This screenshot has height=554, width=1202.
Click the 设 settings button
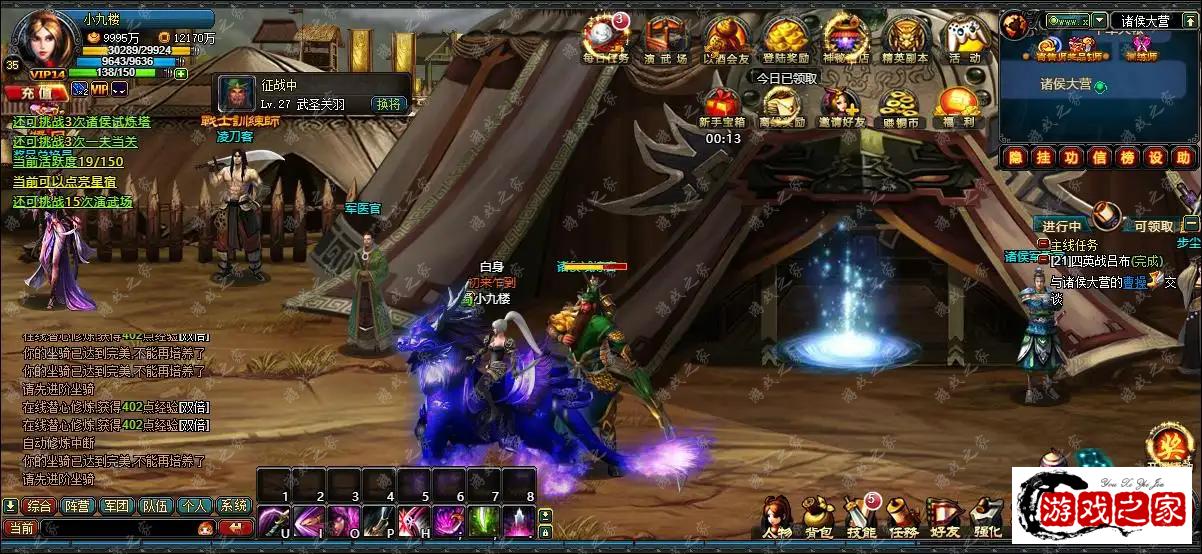pyautogui.click(x=1155, y=157)
